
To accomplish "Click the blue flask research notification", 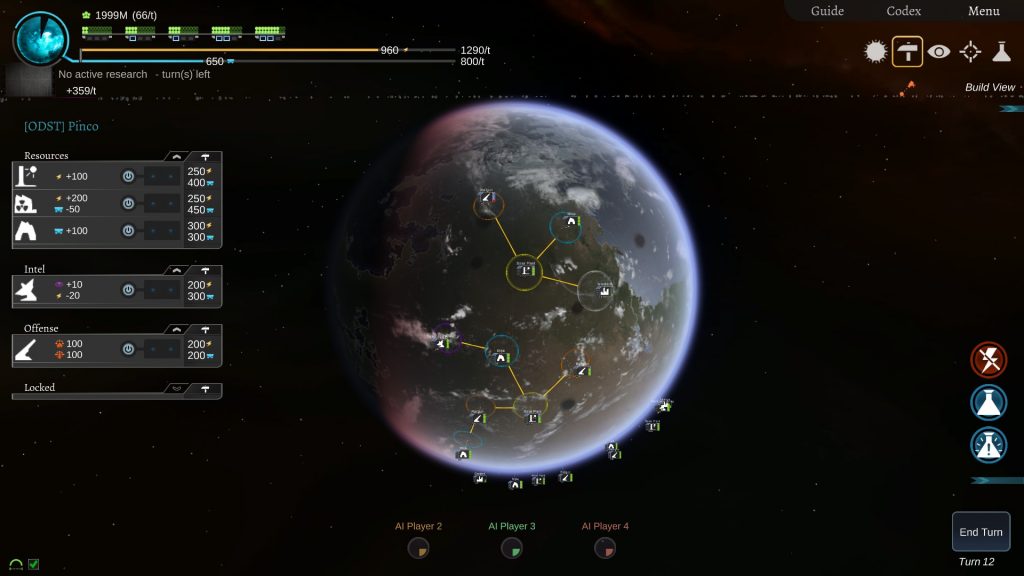I will (989, 402).
